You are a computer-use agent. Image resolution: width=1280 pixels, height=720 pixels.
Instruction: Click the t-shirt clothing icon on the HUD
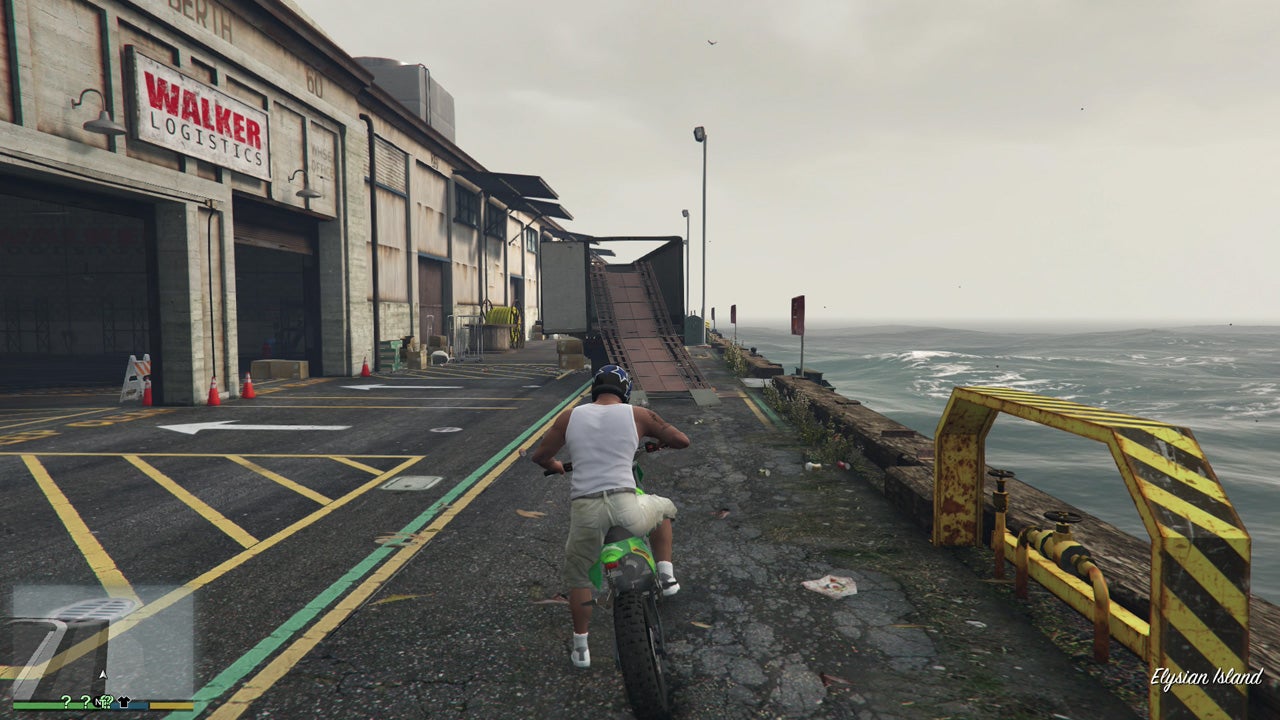tap(123, 703)
